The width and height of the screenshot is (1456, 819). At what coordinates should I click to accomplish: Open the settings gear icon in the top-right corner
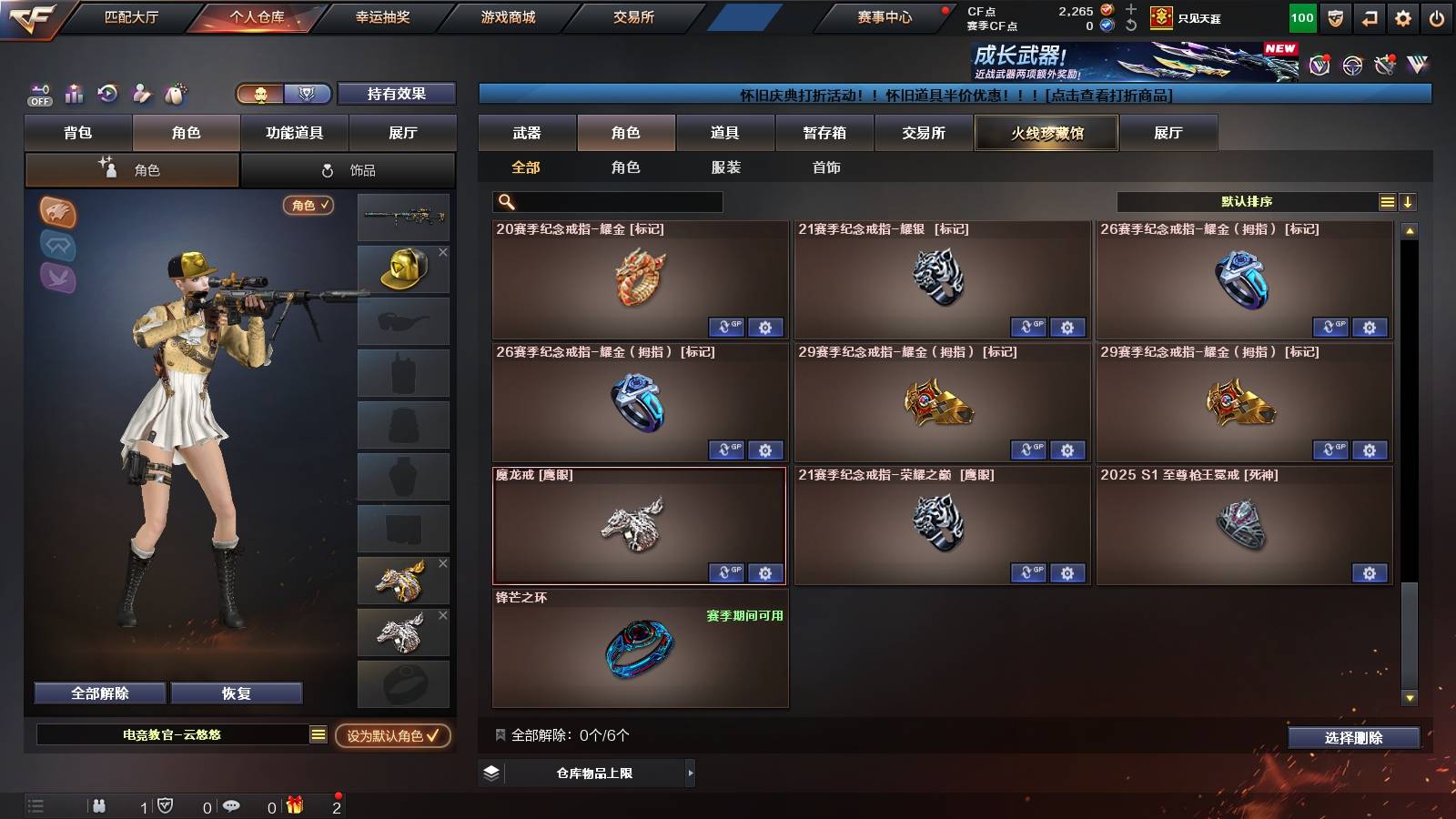pos(1400,16)
